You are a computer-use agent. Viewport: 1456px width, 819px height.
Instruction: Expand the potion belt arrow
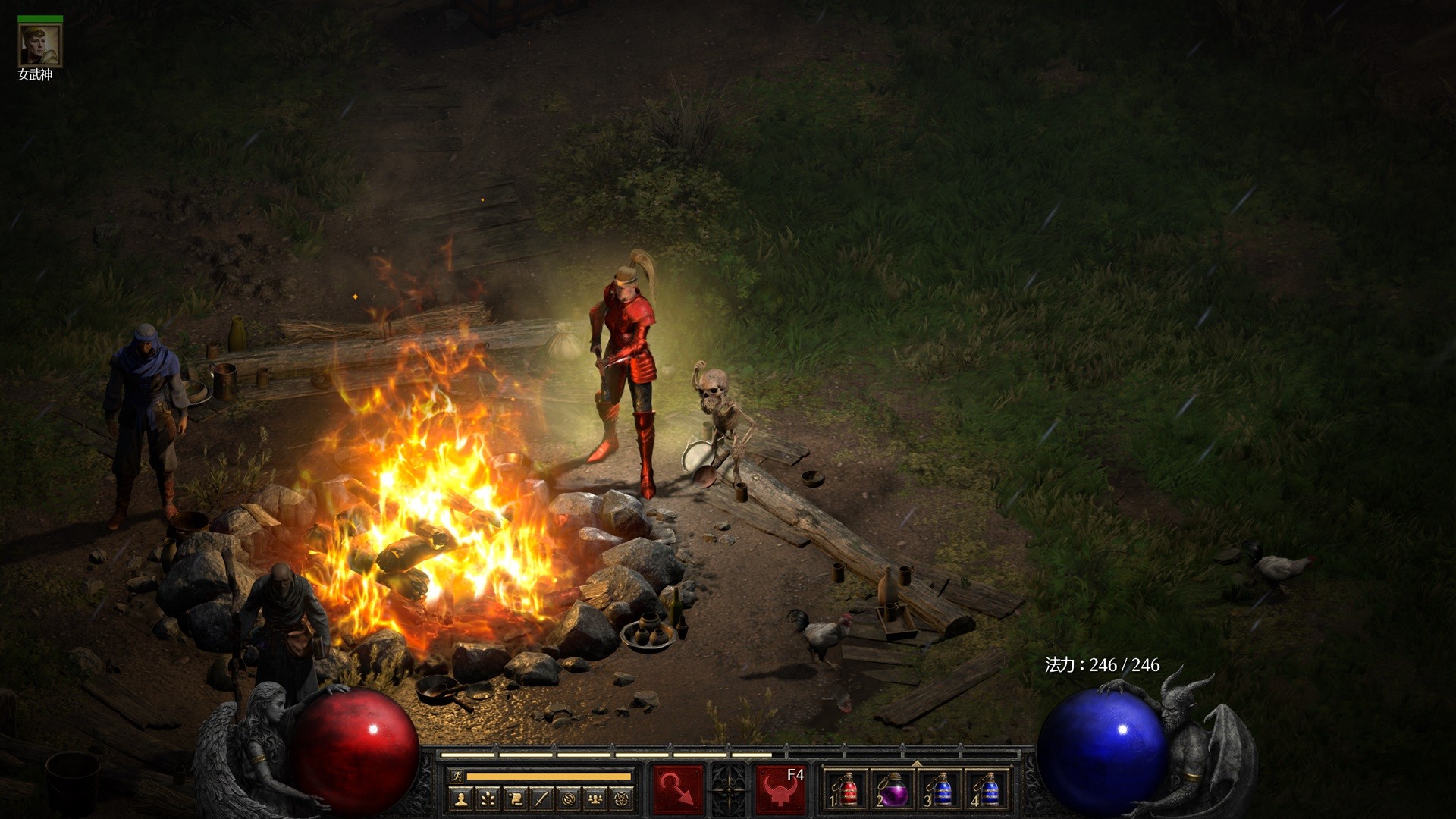(917, 763)
